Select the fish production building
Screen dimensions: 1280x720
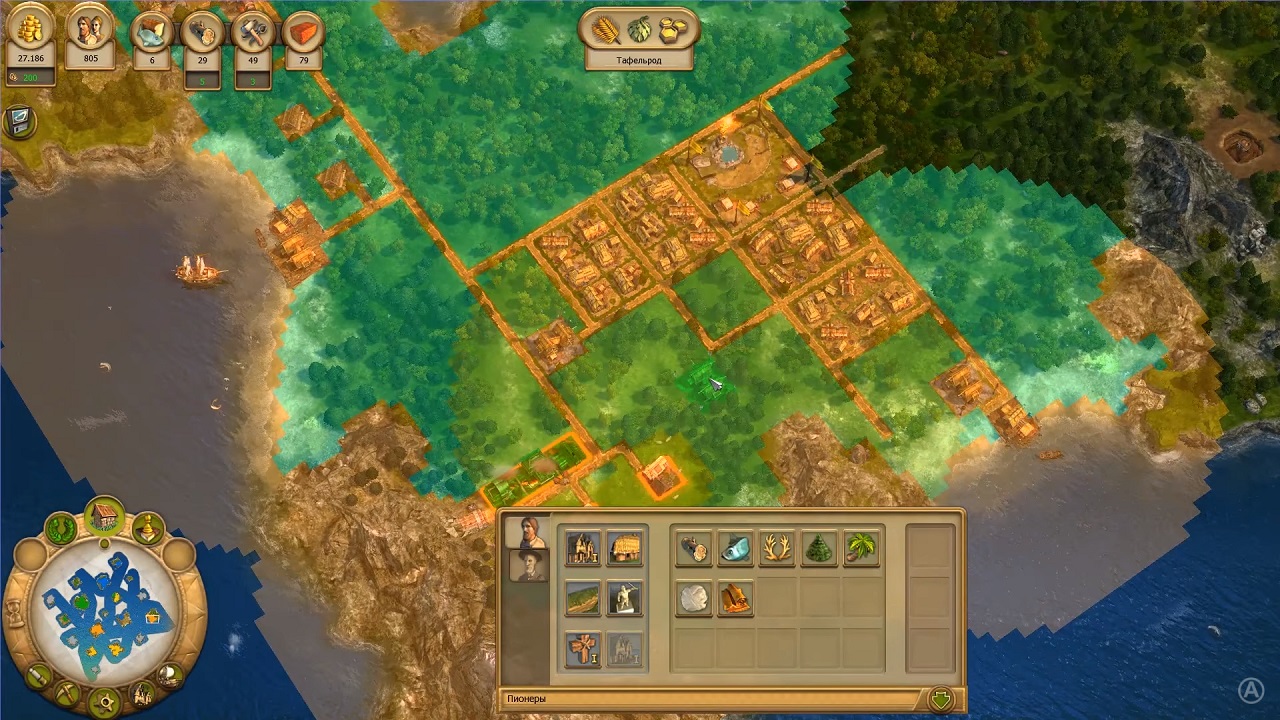coord(736,549)
